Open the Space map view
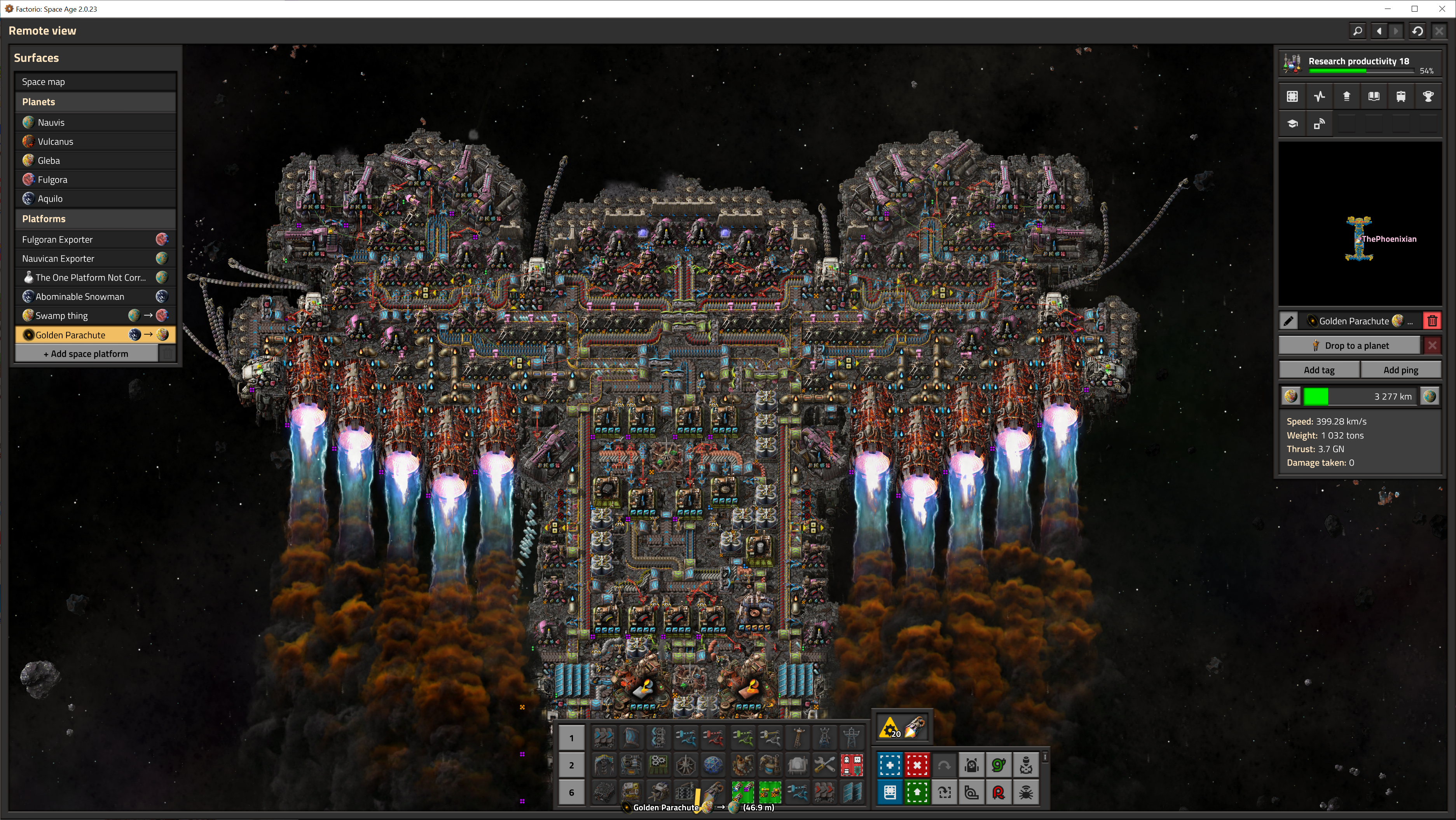The height and width of the screenshot is (820, 1456). pyautogui.click(x=95, y=81)
